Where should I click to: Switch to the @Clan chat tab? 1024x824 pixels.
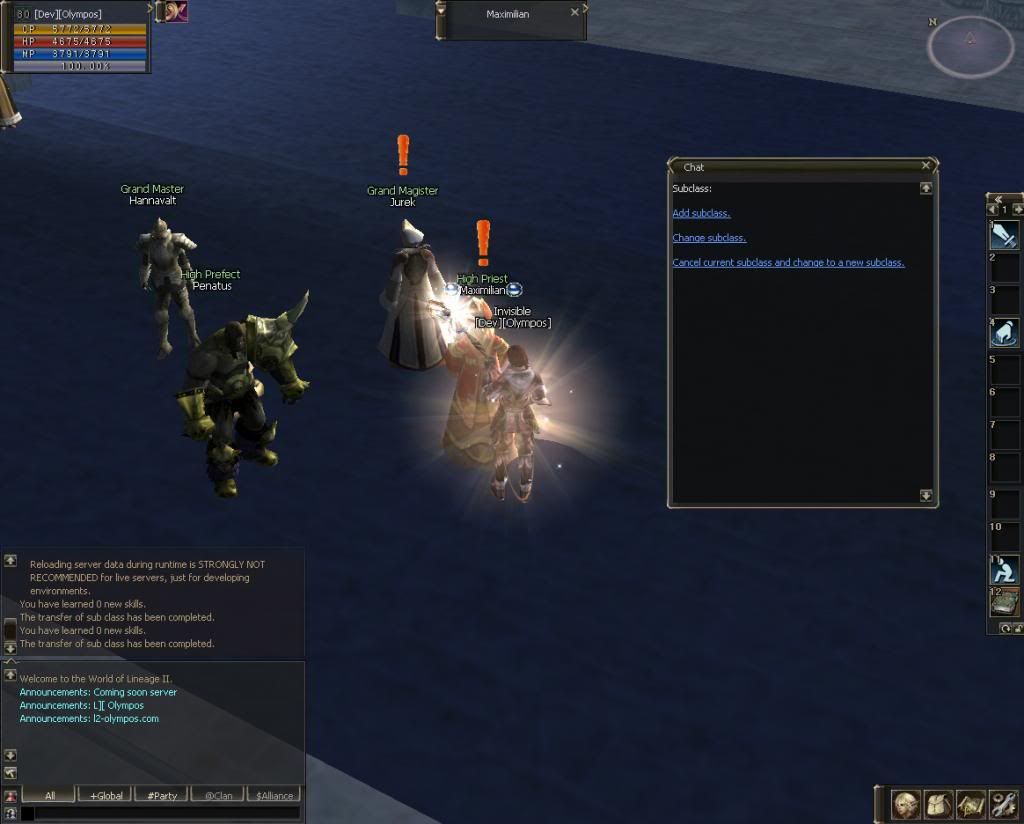click(x=218, y=796)
